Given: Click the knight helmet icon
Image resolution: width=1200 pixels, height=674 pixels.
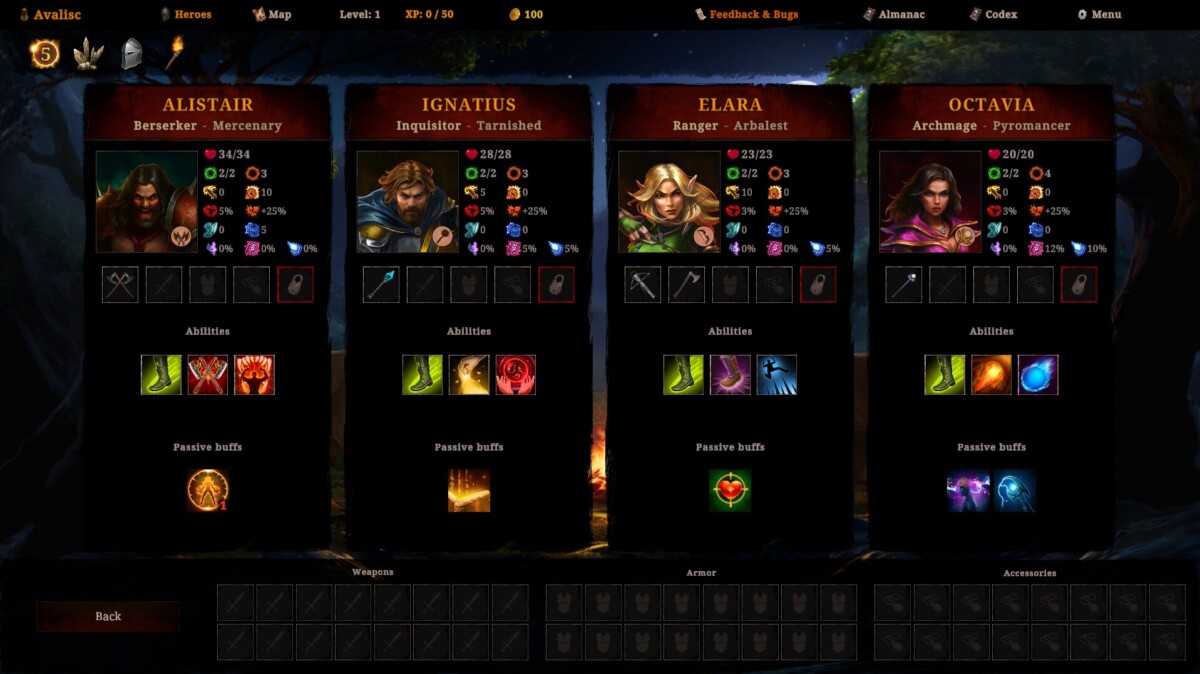Looking at the screenshot, I should click(x=131, y=53).
